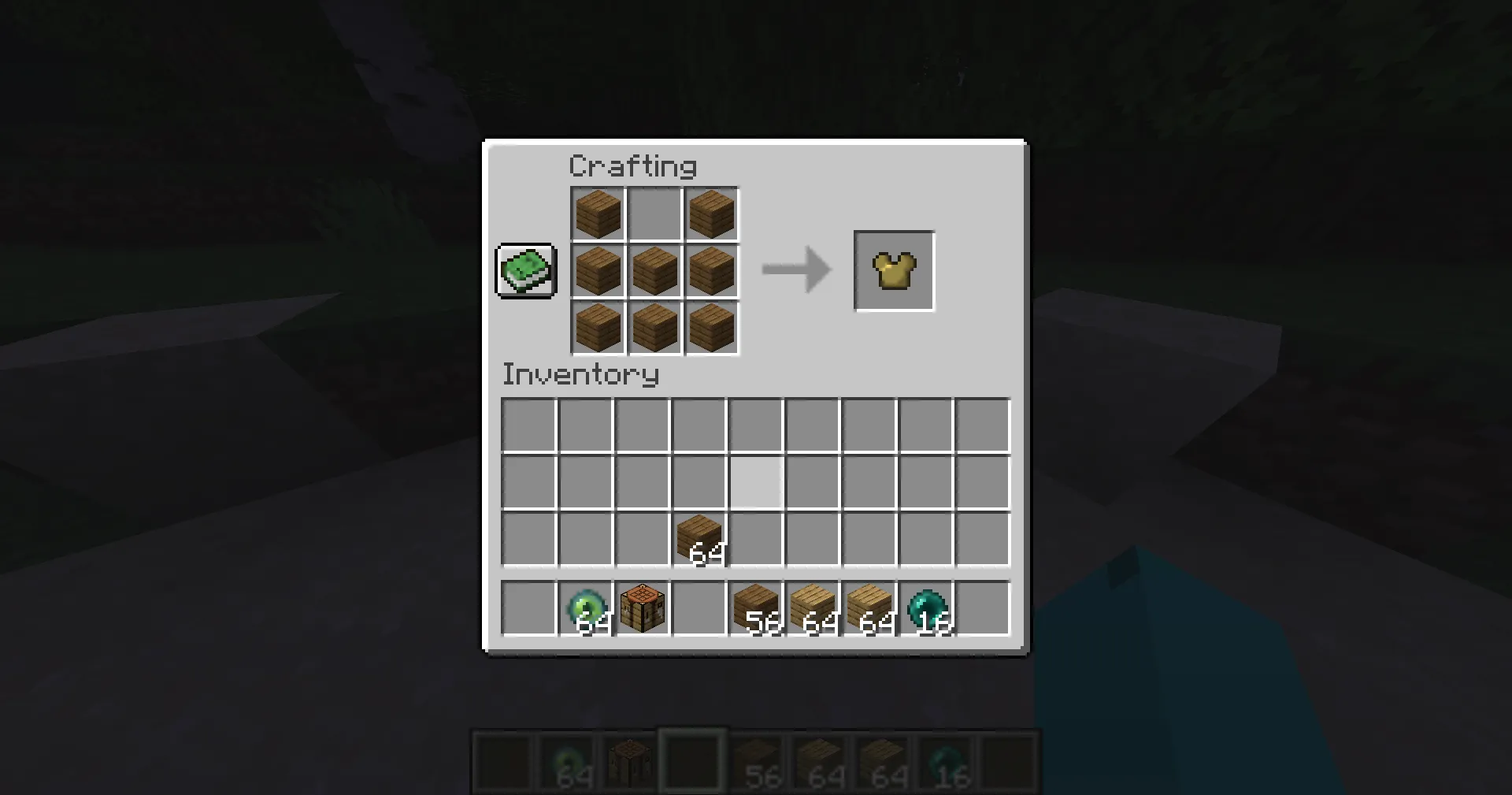Screen dimensions: 1512x795
Task: Grab the 56-count oak planks stack
Action: tap(758, 605)
